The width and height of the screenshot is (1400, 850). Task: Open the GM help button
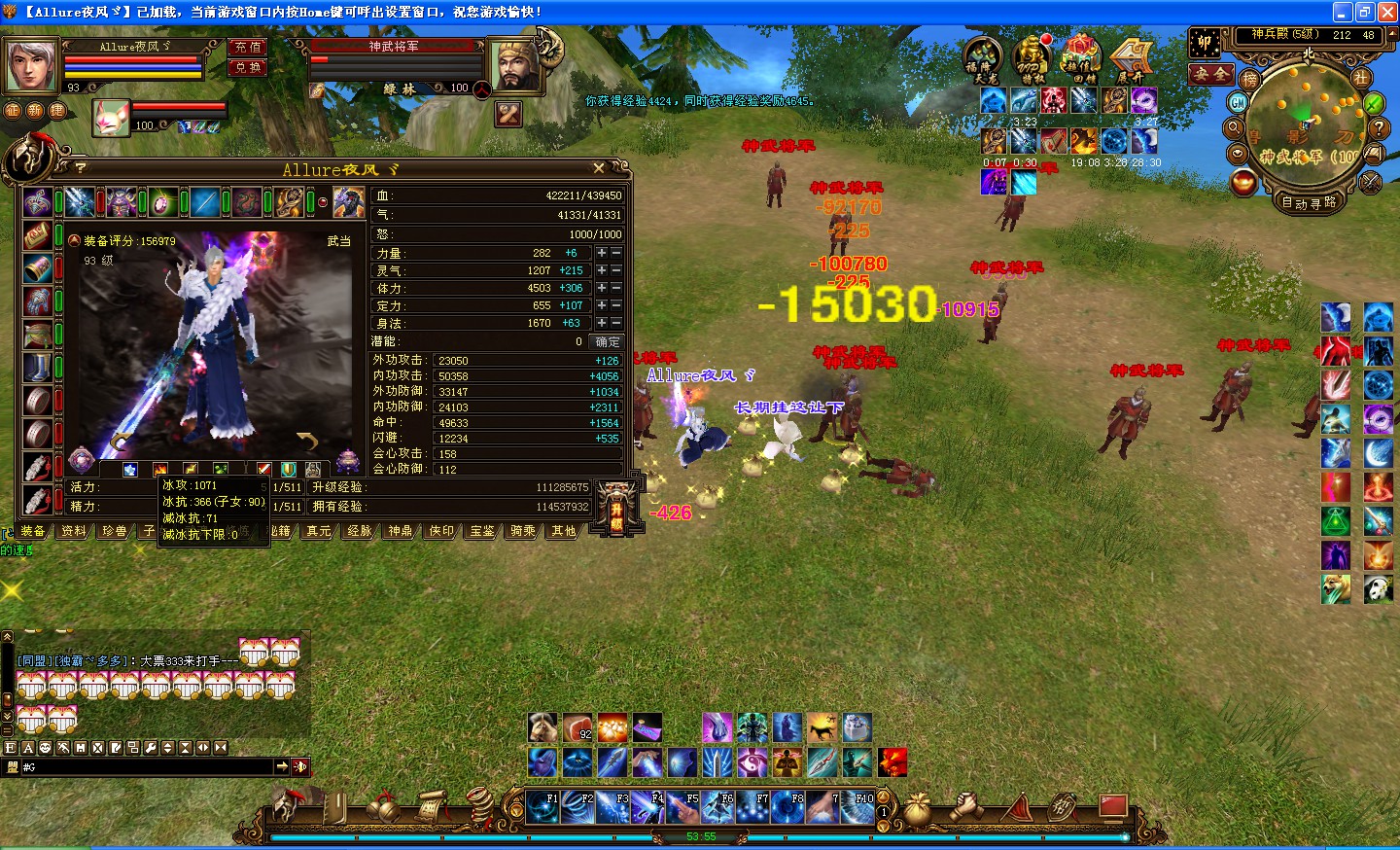point(1238,102)
